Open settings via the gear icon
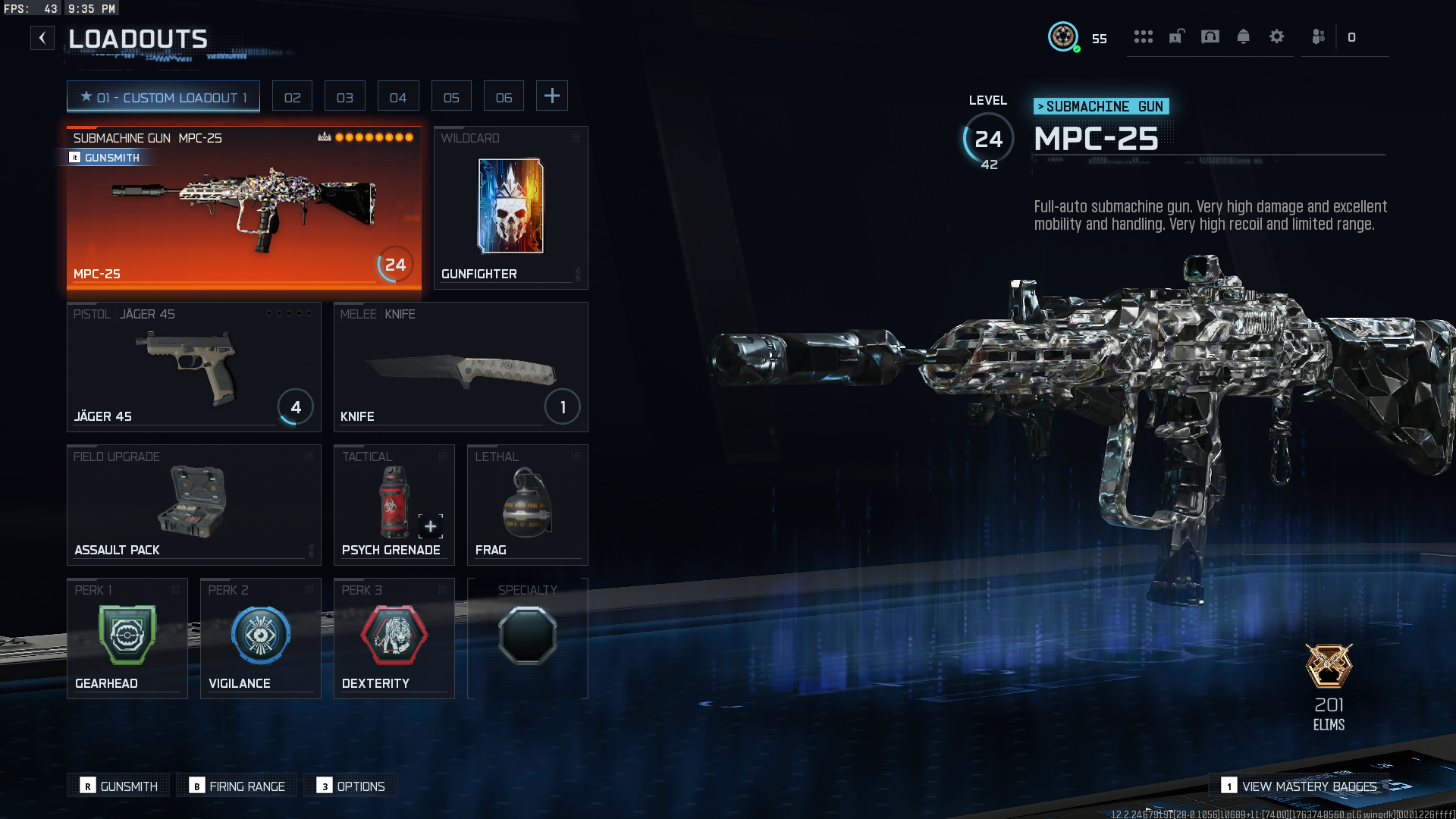This screenshot has width=1456, height=819. 1277,36
